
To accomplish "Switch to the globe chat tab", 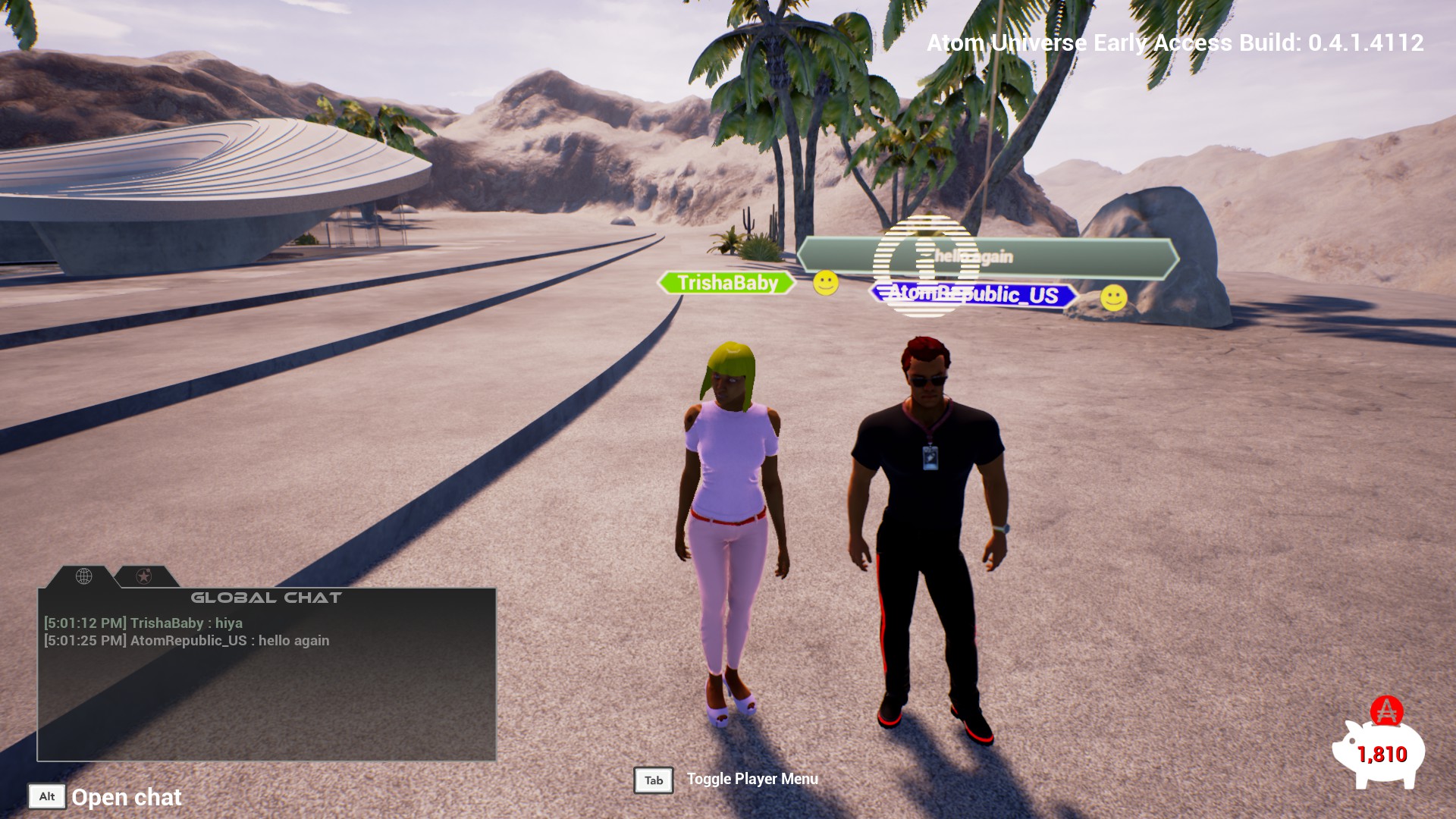I will 83,576.
